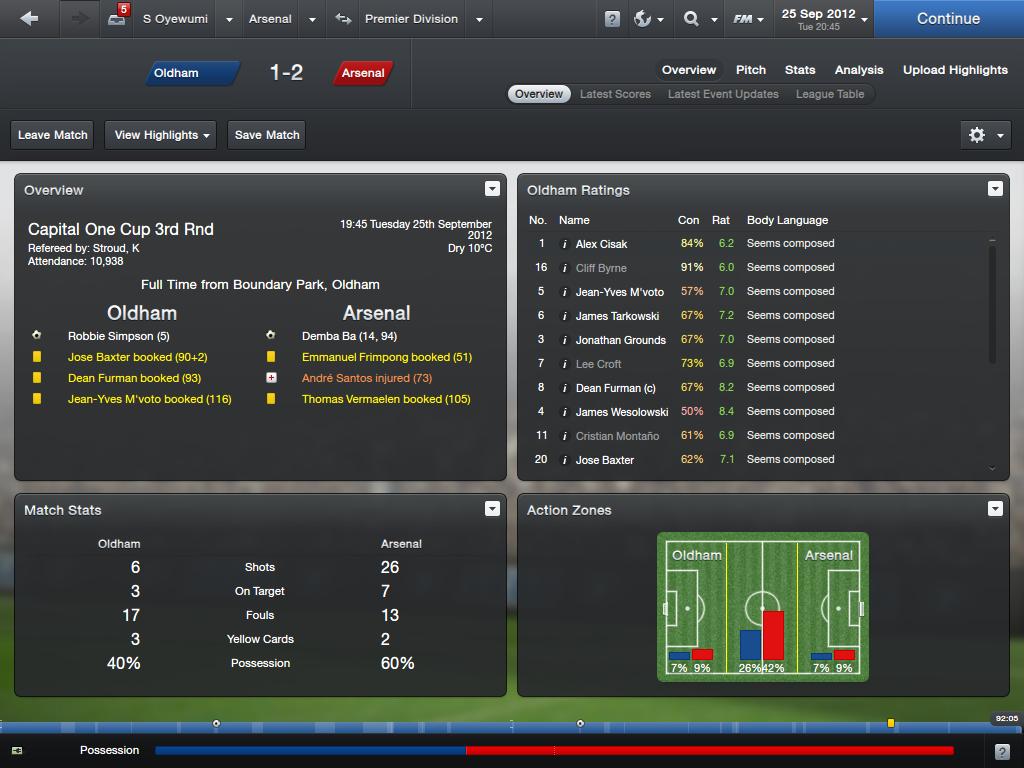Open the inbox with 5 notifications
The image size is (1024, 768).
[x=117, y=19]
